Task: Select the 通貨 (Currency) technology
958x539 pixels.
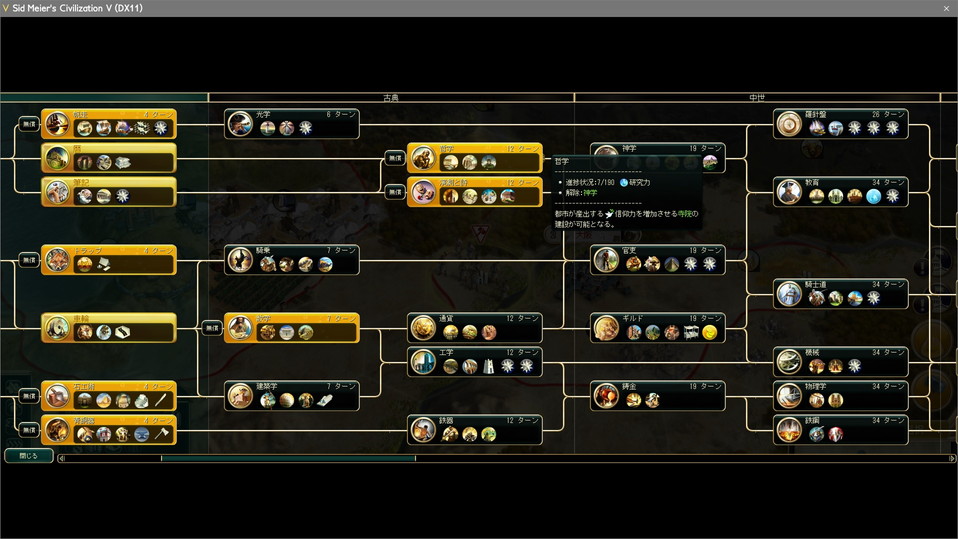Action: 474,327
